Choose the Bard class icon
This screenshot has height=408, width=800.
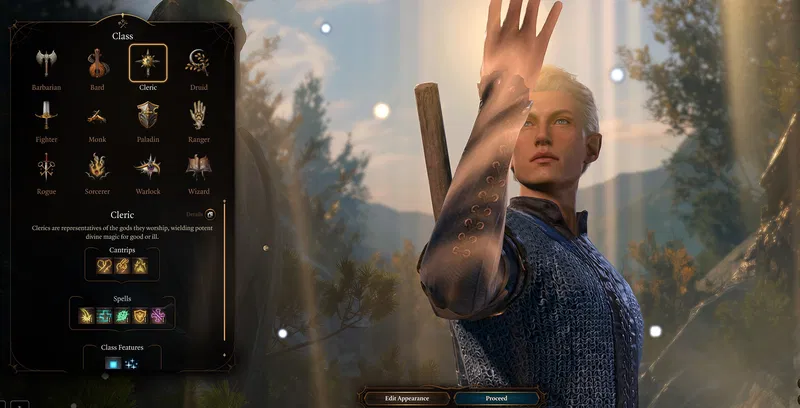click(x=96, y=64)
